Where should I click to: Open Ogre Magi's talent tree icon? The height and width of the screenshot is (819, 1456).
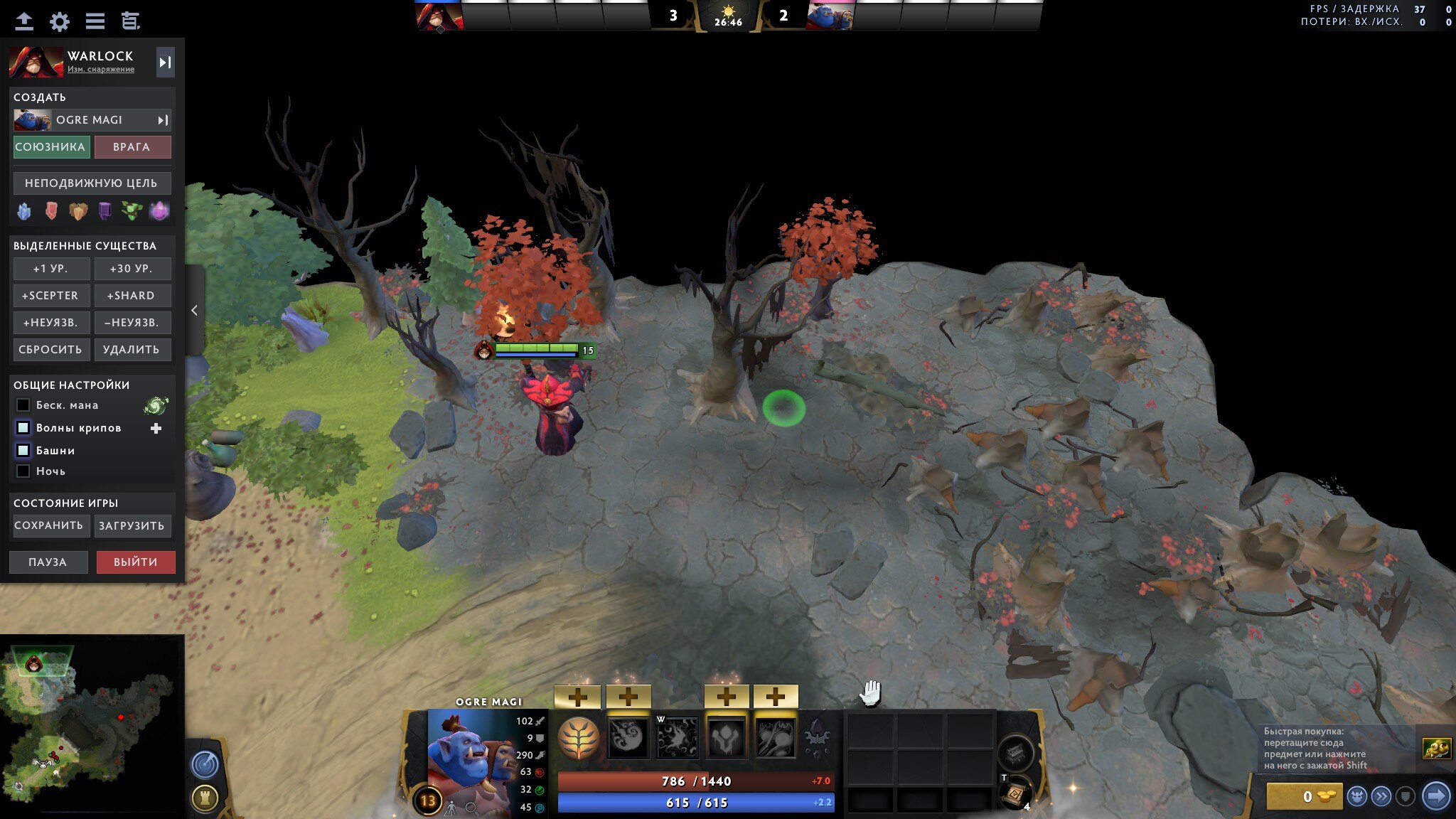(579, 737)
